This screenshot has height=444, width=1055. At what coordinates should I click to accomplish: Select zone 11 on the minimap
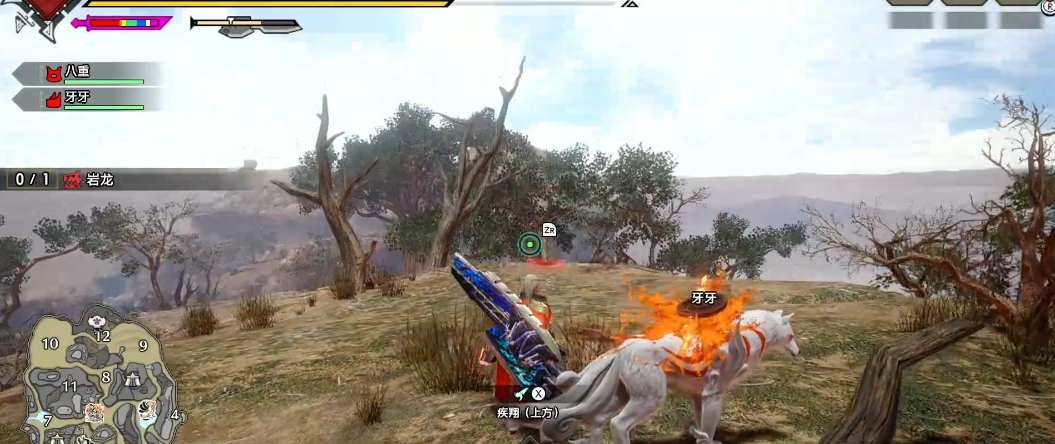[x=70, y=386]
